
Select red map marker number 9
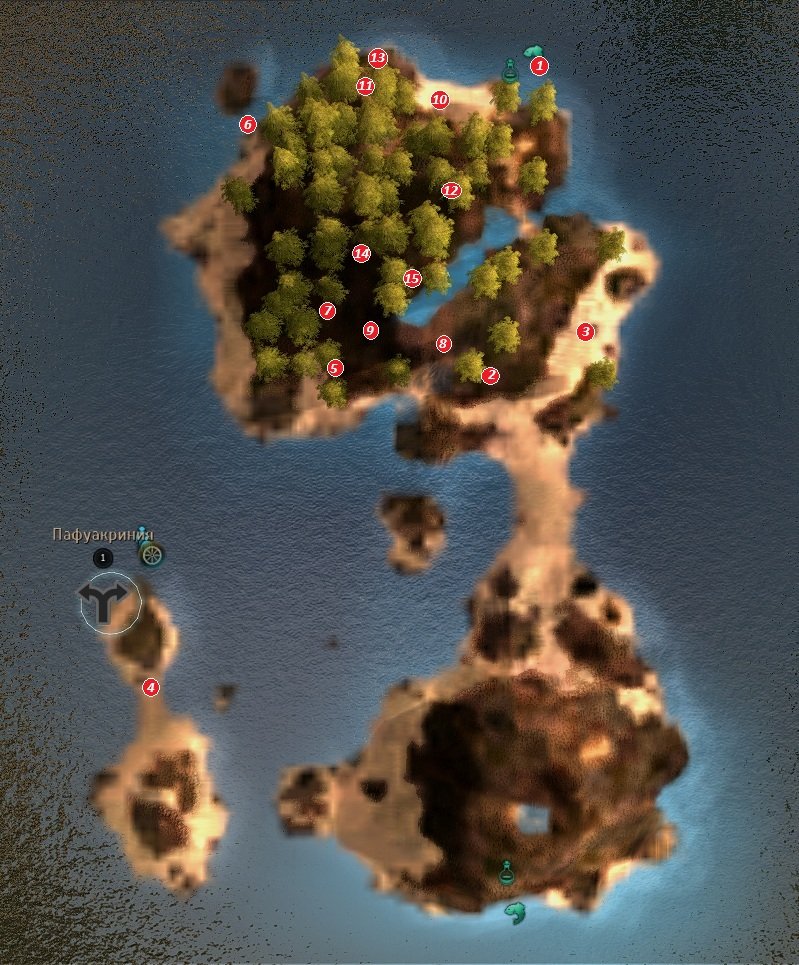click(x=371, y=330)
